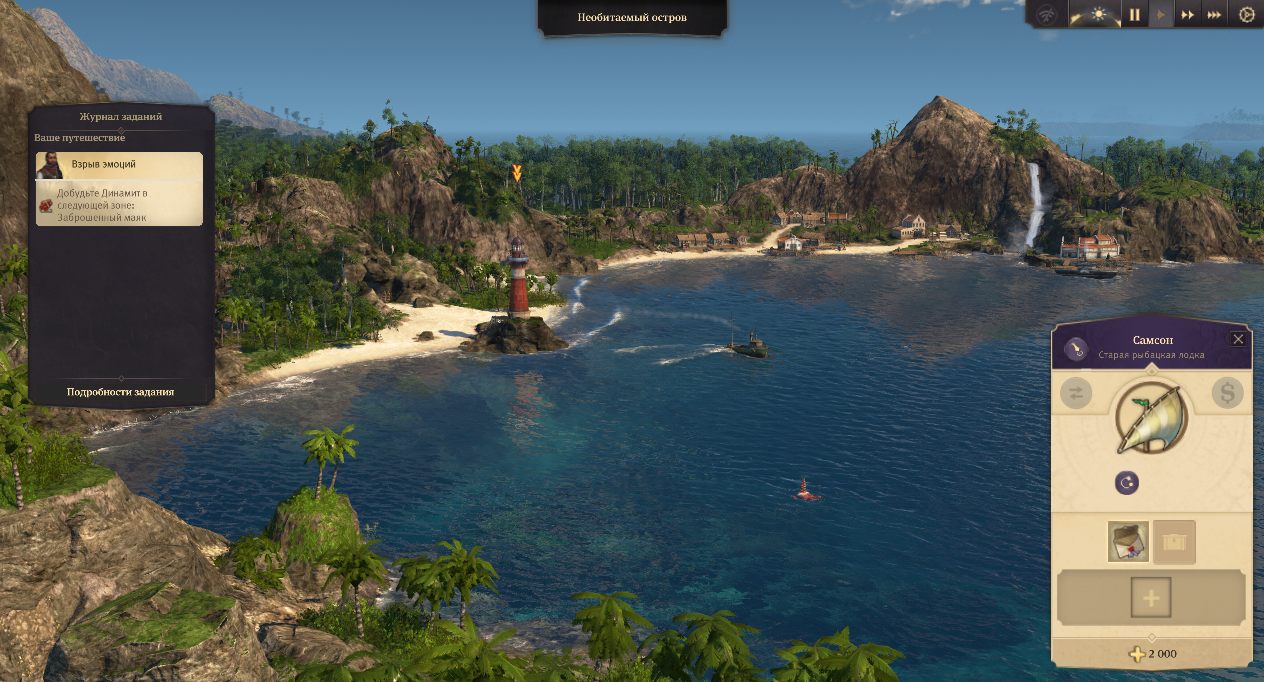Close the Самсон ship panel
This screenshot has height=682, width=1264.
click(1238, 339)
